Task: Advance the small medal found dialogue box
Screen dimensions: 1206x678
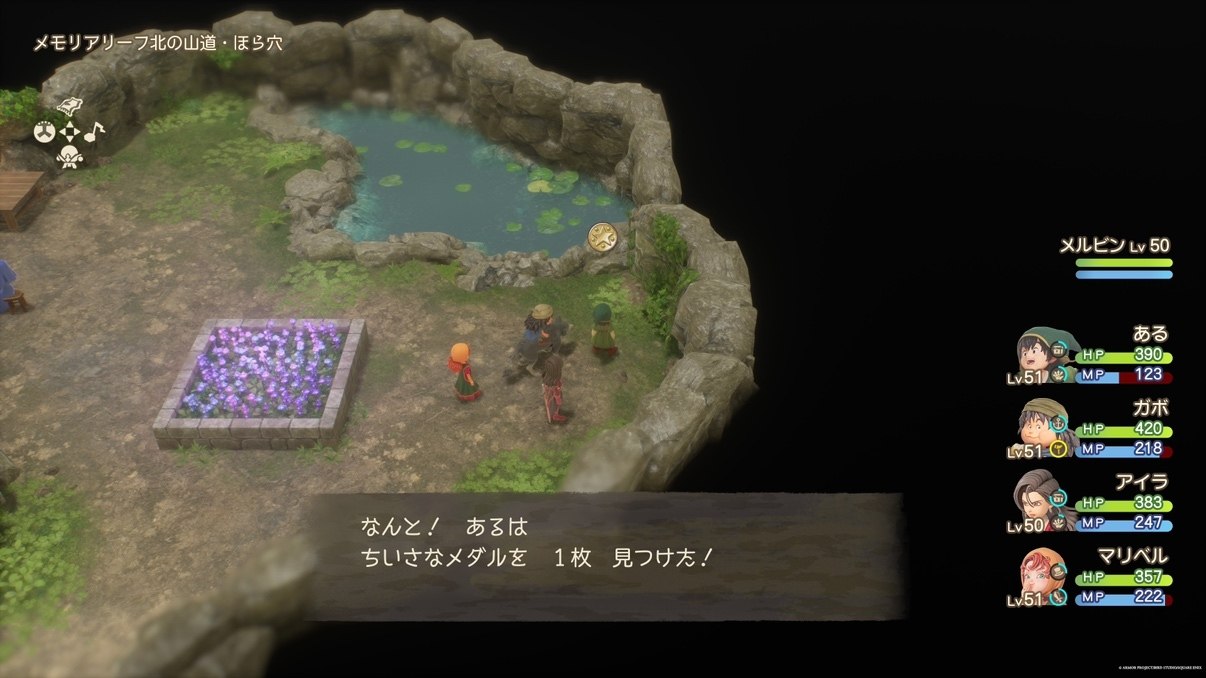Action: (x=604, y=556)
